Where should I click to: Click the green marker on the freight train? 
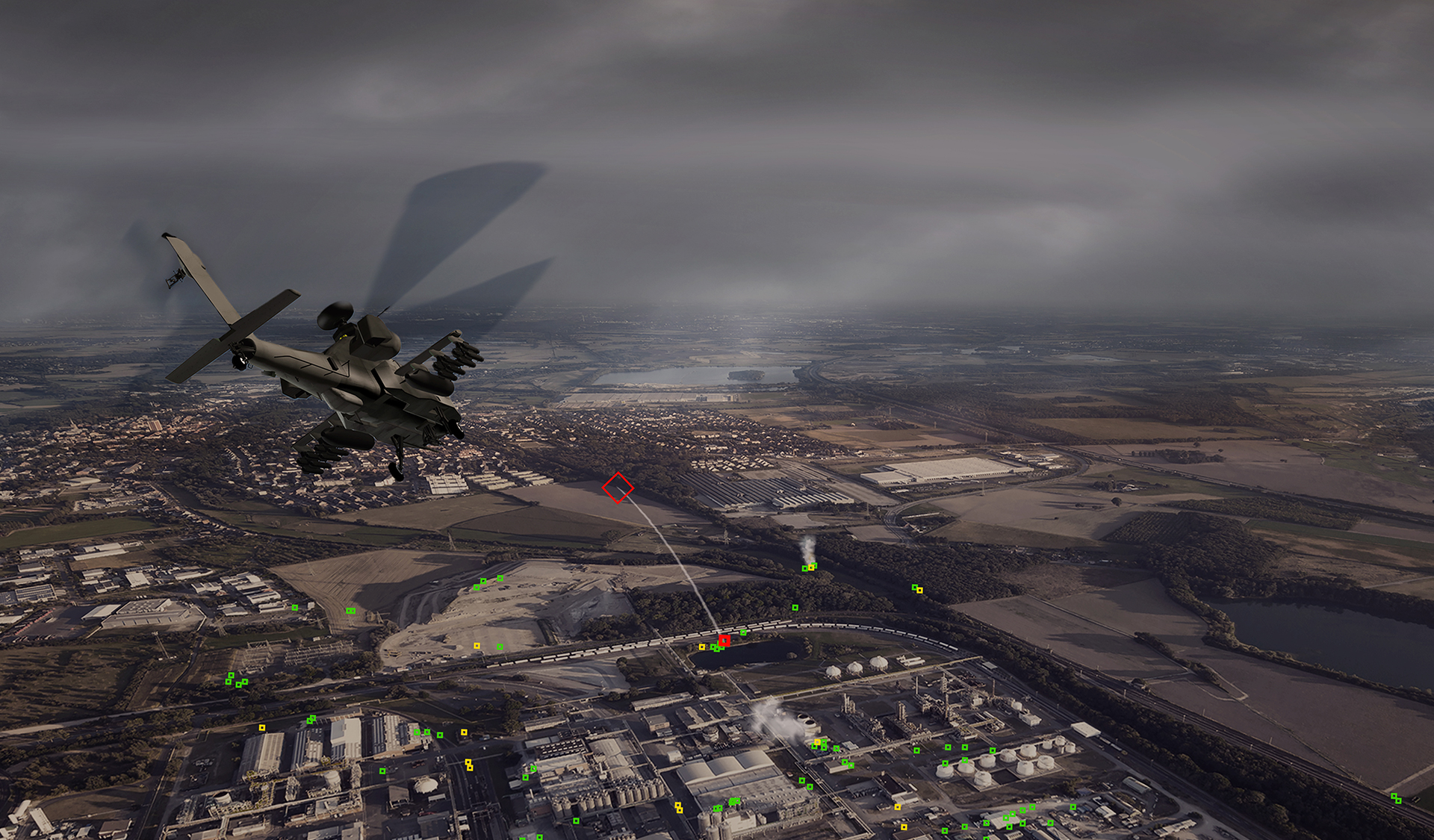point(744,632)
